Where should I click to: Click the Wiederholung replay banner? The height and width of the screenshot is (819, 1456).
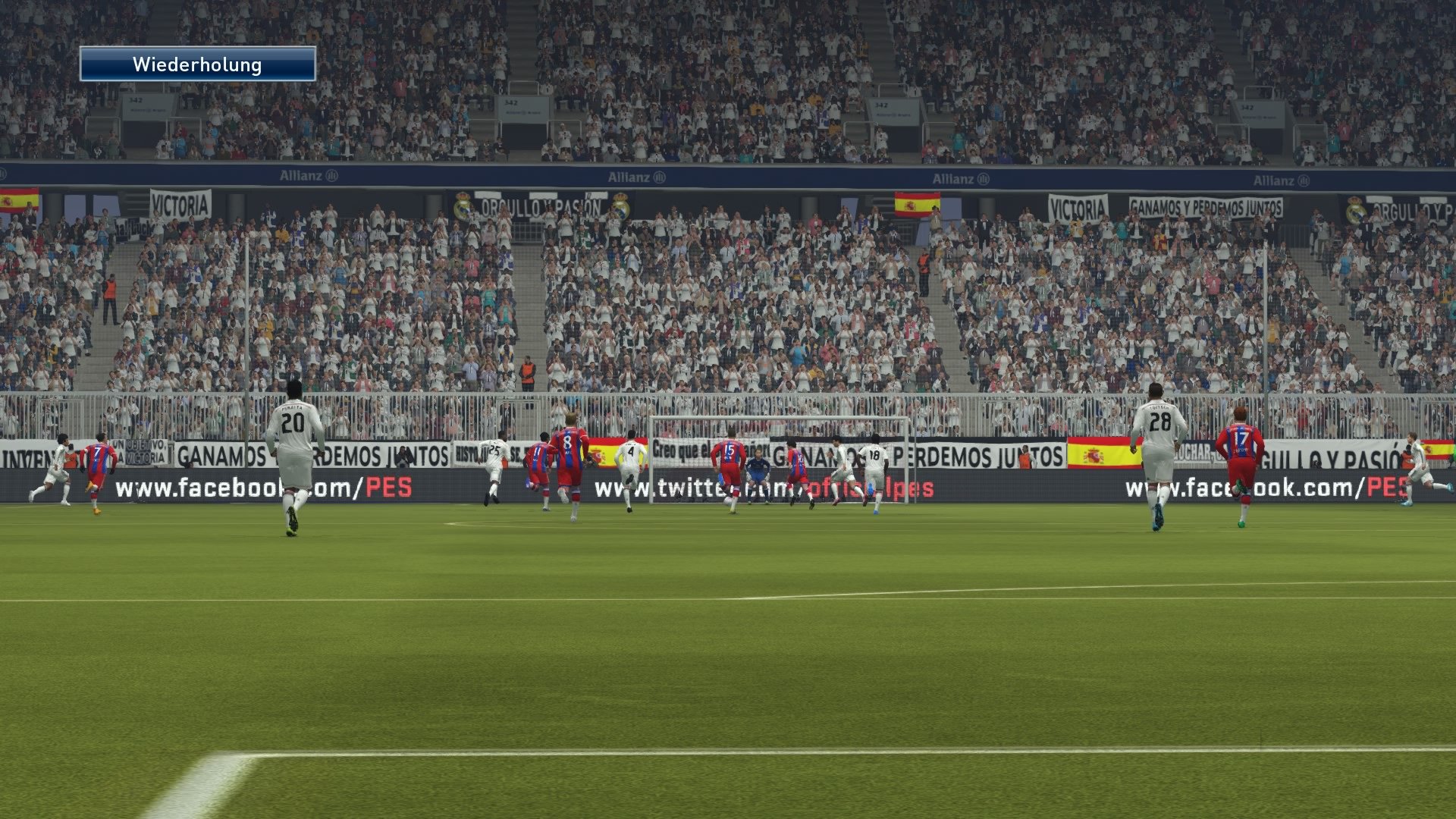pos(199,65)
